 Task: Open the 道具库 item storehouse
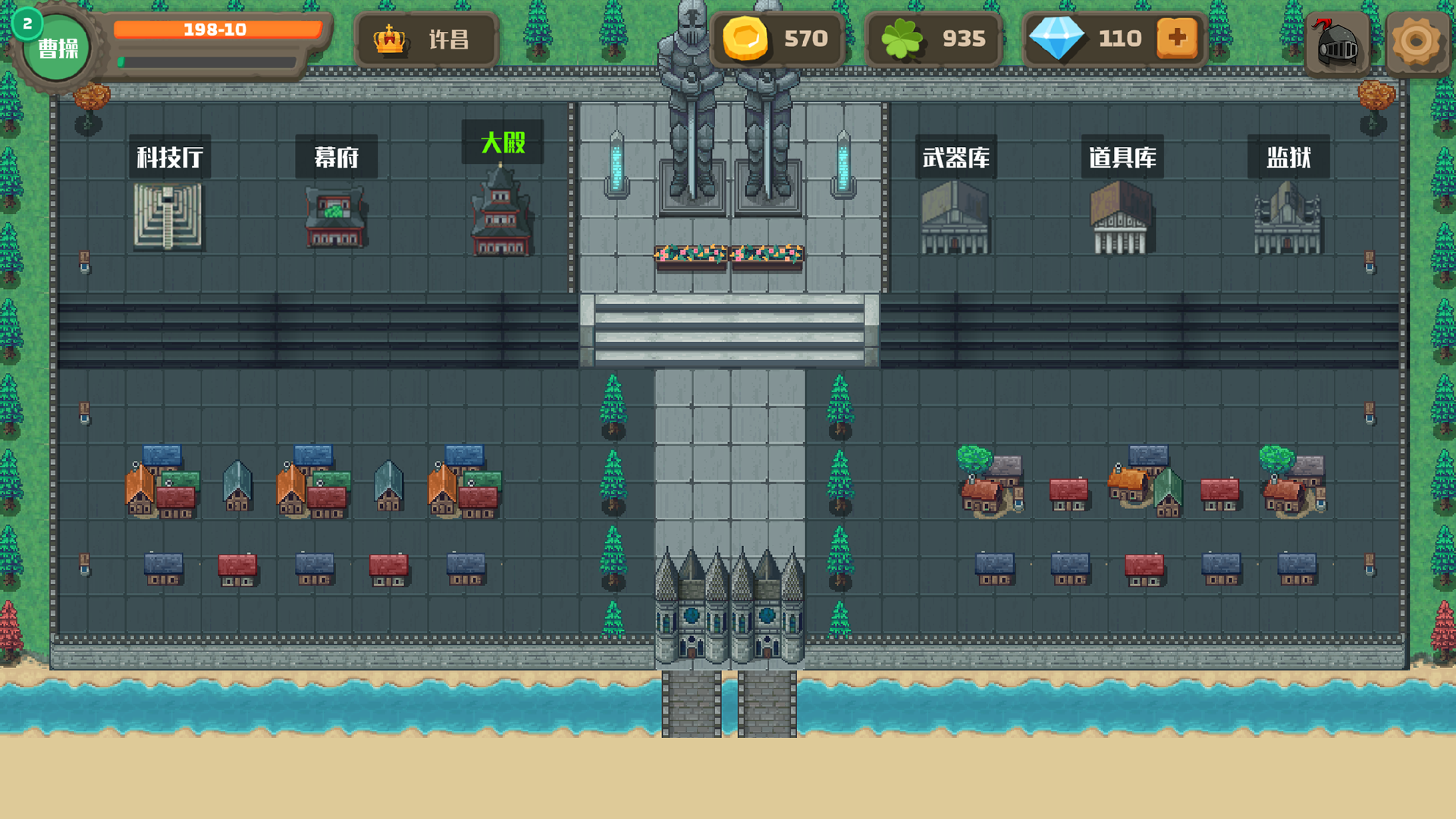[x=1122, y=218]
